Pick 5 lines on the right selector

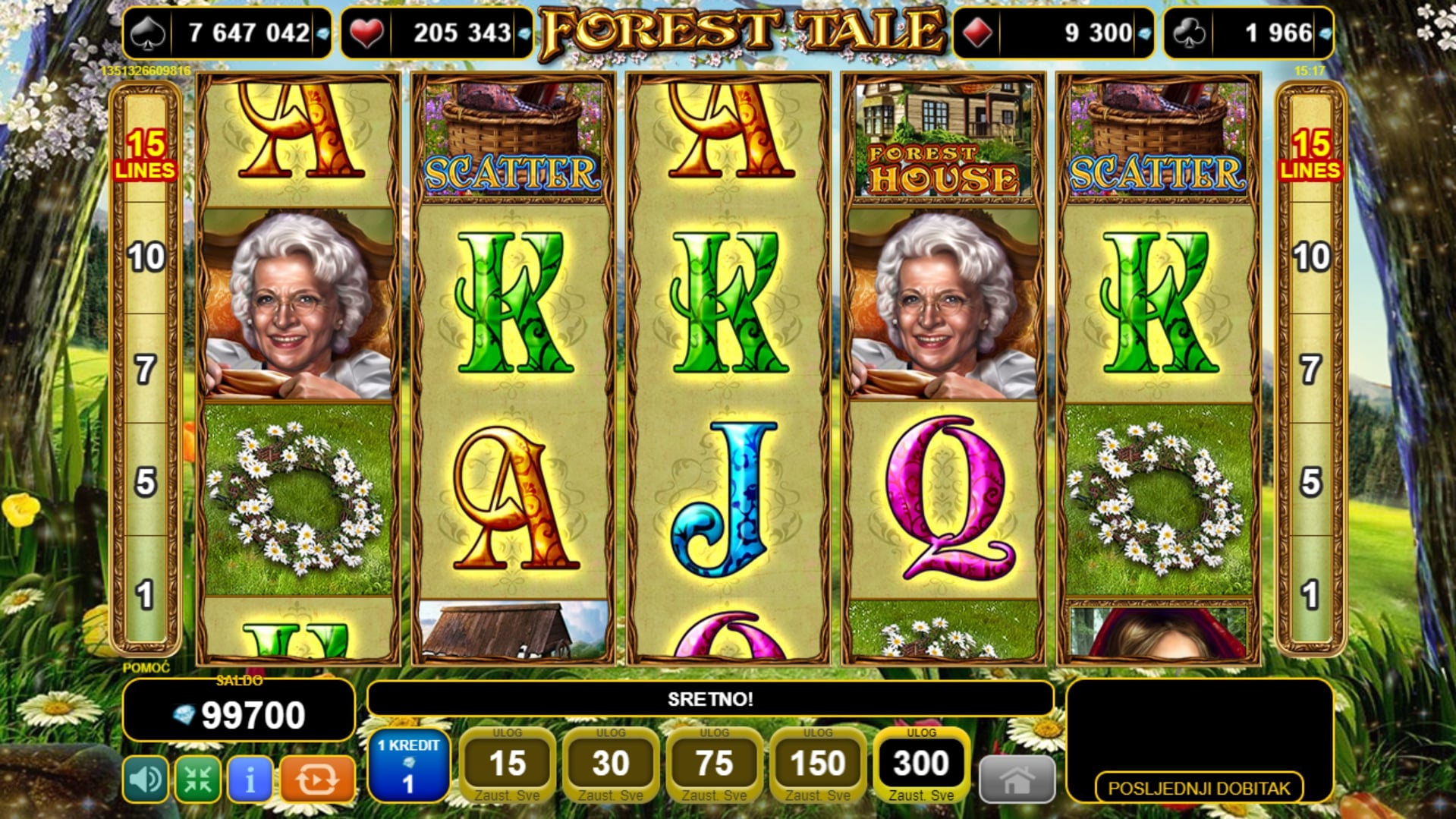(x=1310, y=482)
